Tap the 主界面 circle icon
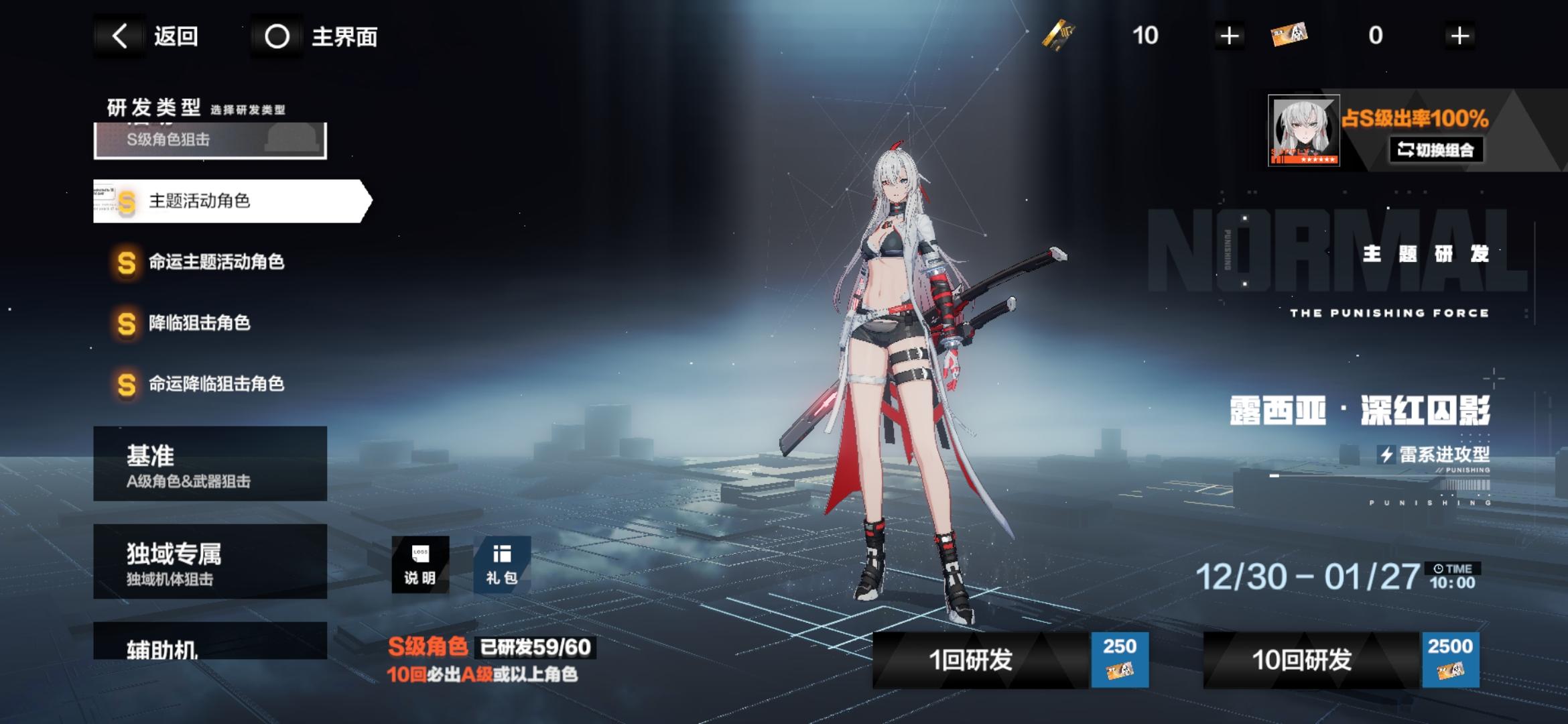1568x724 pixels. [277, 36]
